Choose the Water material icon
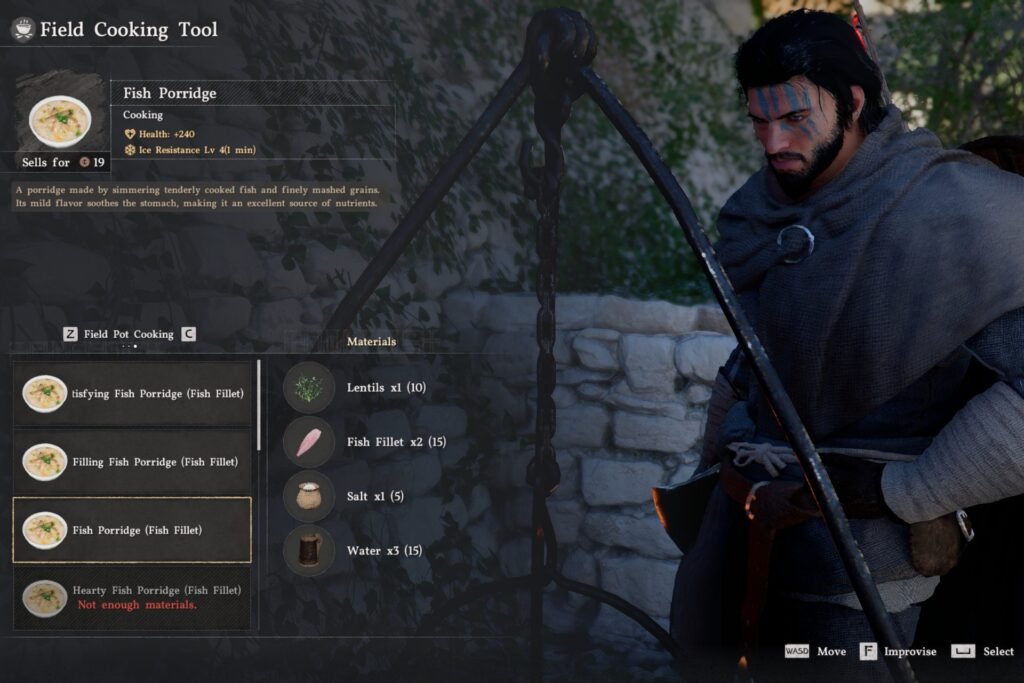Image resolution: width=1024 pixels, height=683 pixels. pyautogui.click(x=309, y=550)
